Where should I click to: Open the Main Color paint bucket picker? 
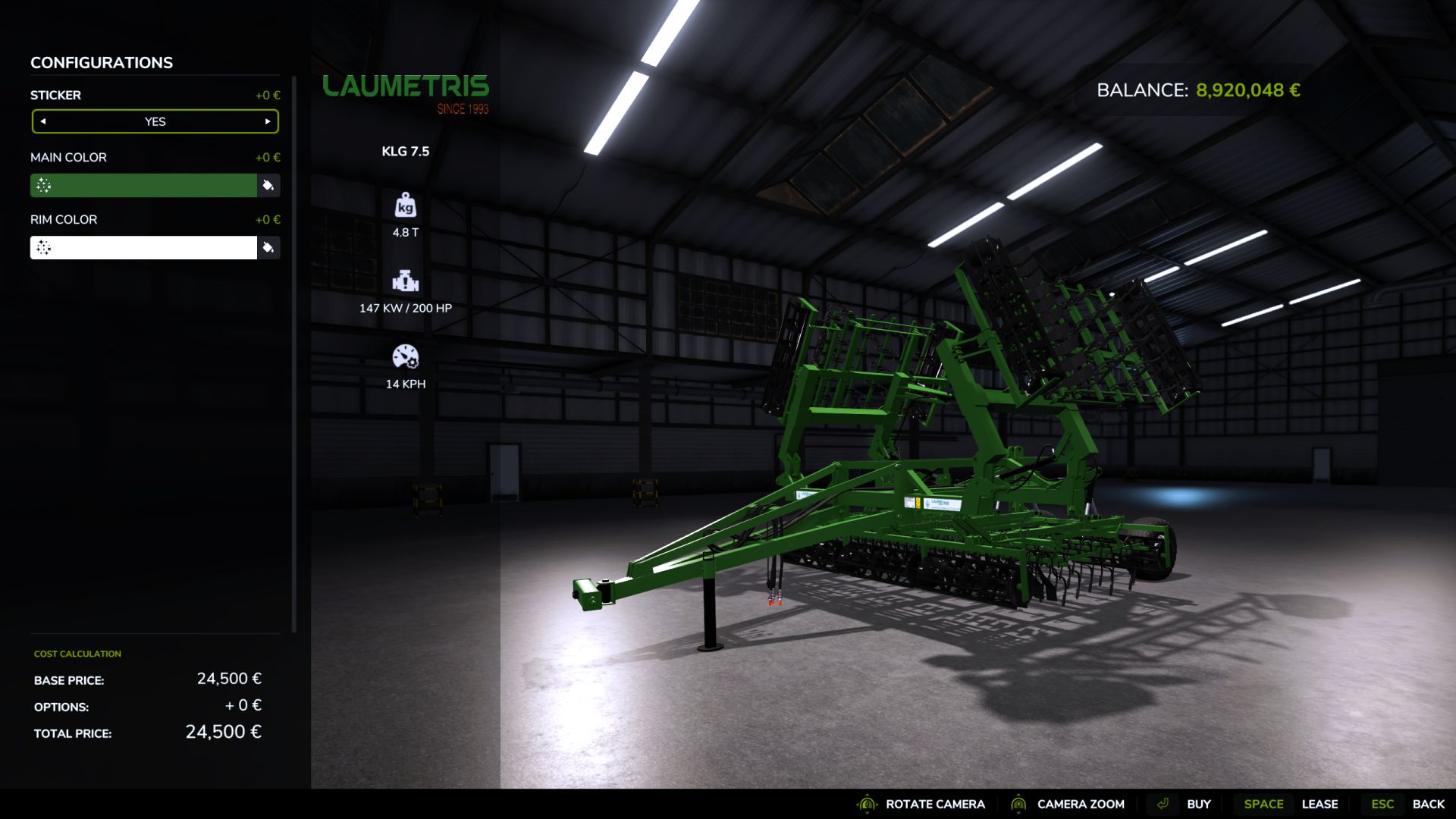268,184
